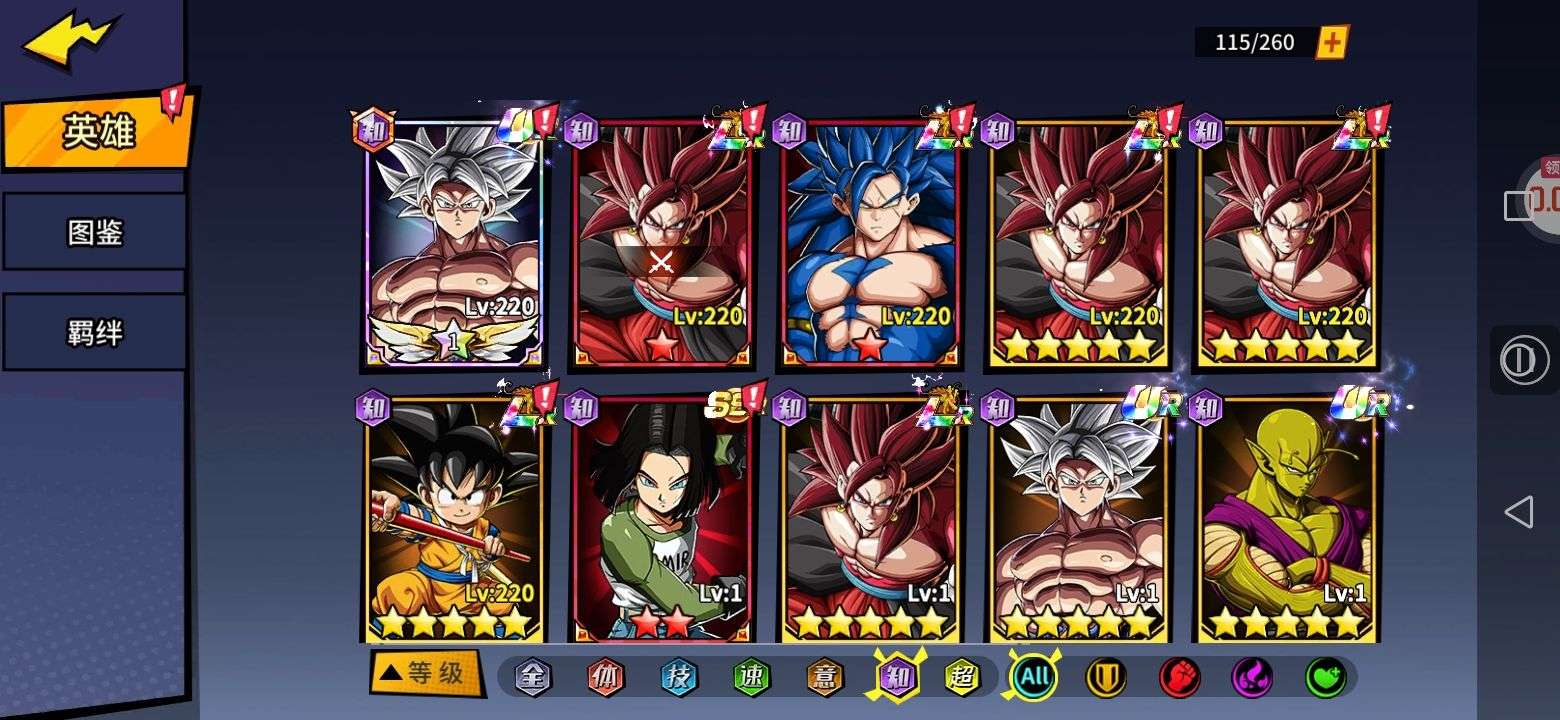This screenshot has width=1560, height=720.
Task: Expand hero capacity with the plus button
Action: coord(1332,42)
